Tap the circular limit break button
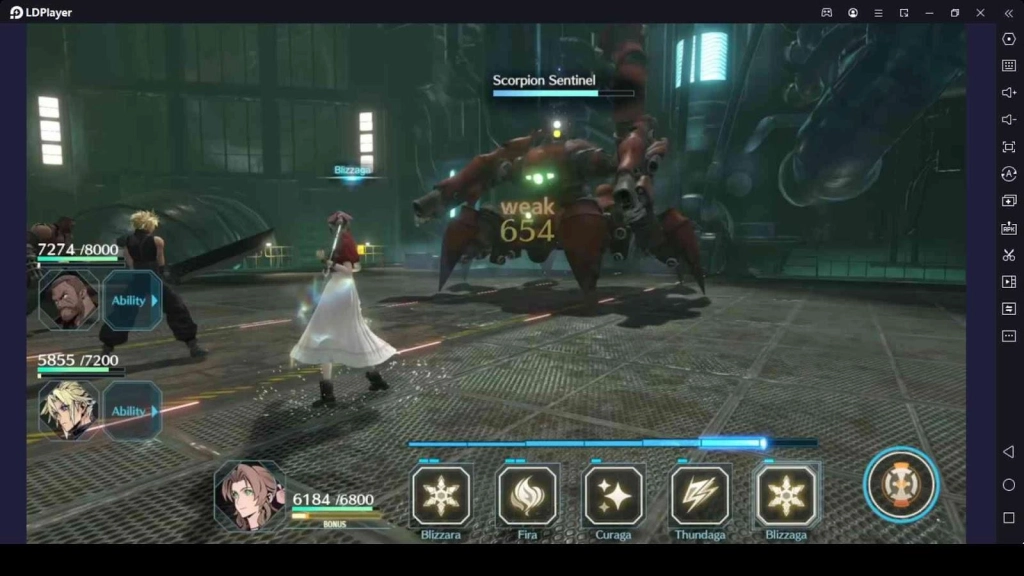1024x576 pixels. click(902, 485)
